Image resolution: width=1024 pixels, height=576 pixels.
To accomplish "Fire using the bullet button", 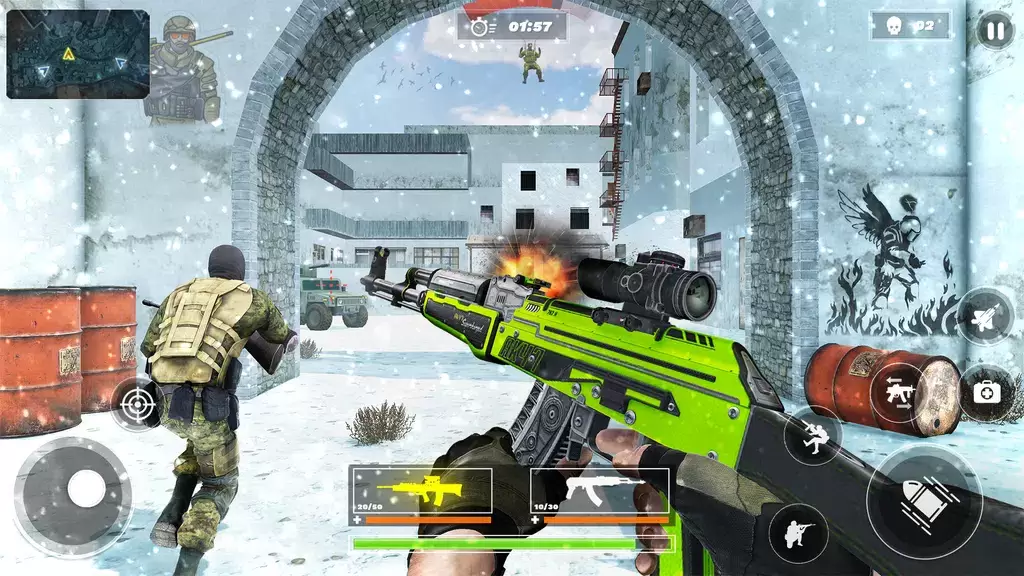I will [x=924, y=502].
